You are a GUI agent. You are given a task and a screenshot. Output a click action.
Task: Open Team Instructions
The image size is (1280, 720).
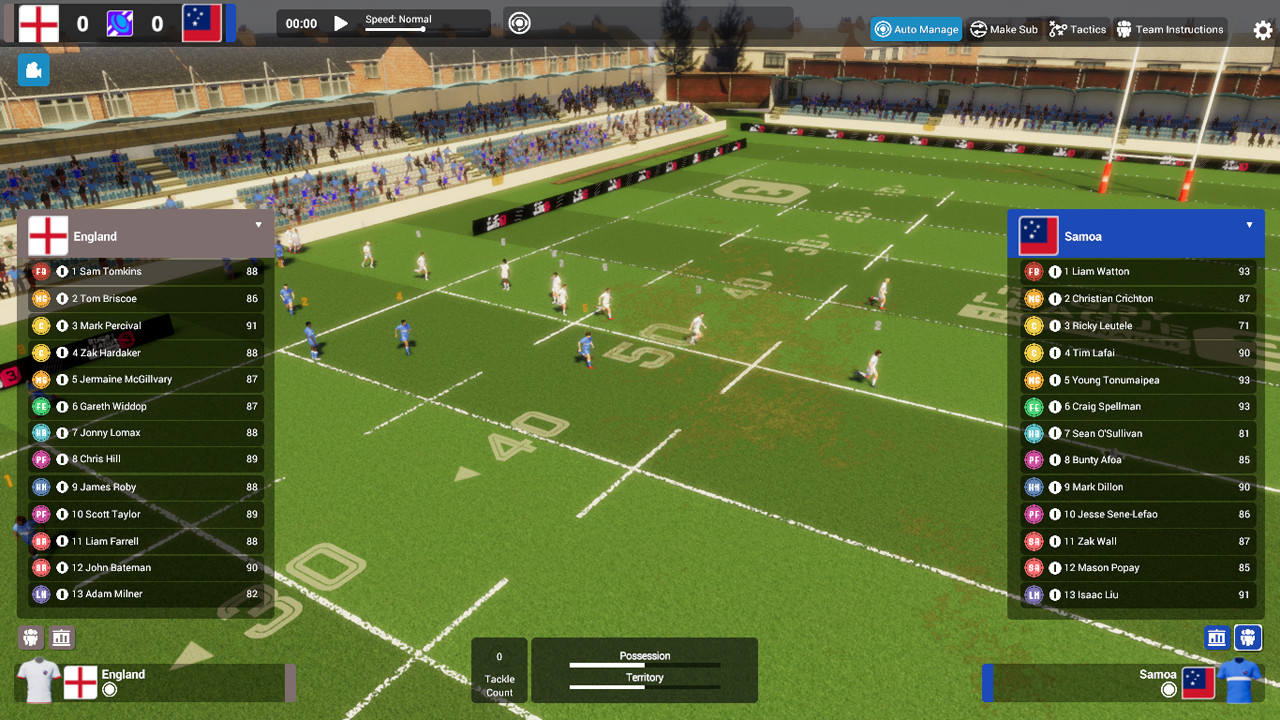coord(1170,29)
